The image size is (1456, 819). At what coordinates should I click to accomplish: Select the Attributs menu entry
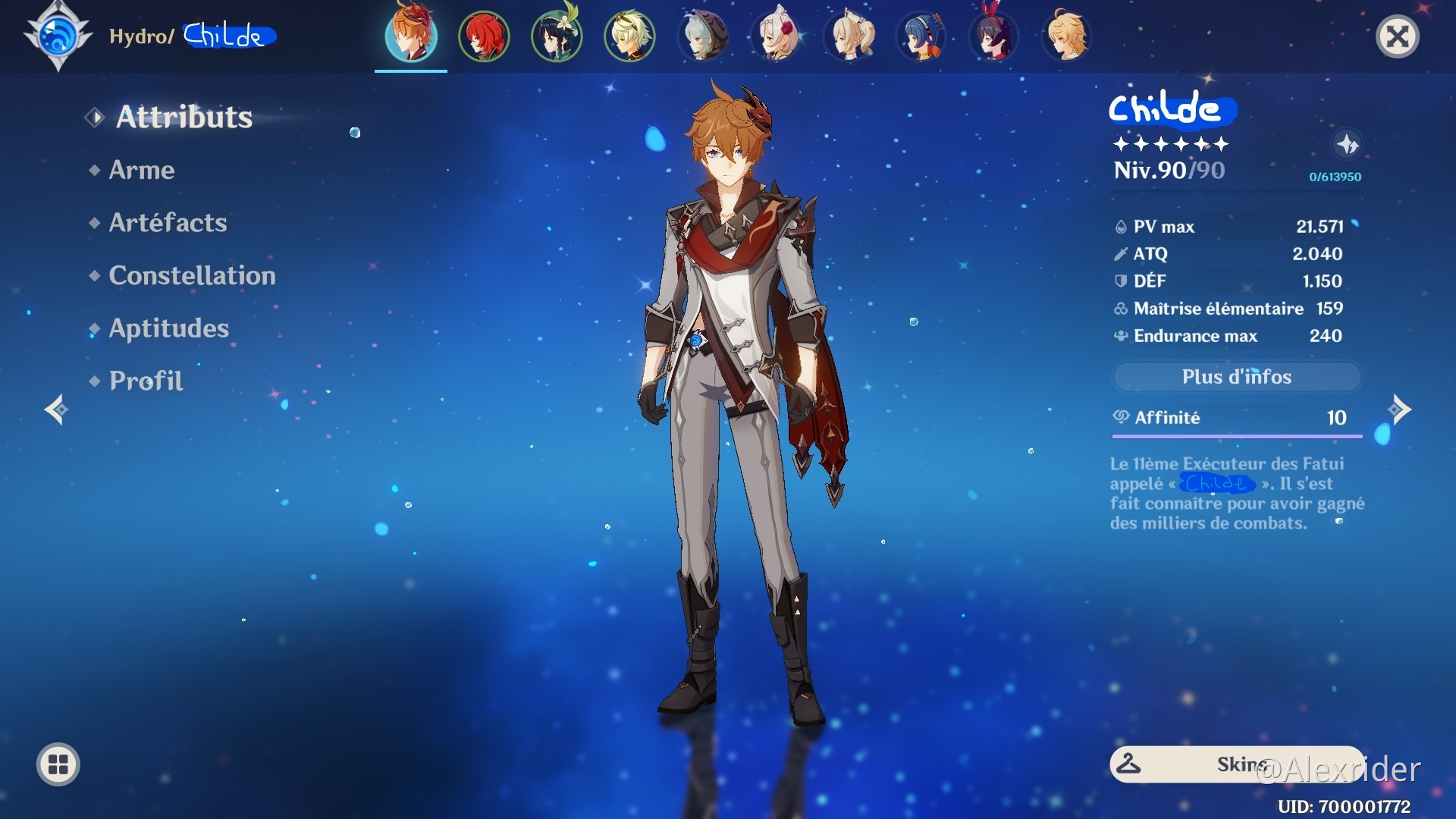coord(184,118)
